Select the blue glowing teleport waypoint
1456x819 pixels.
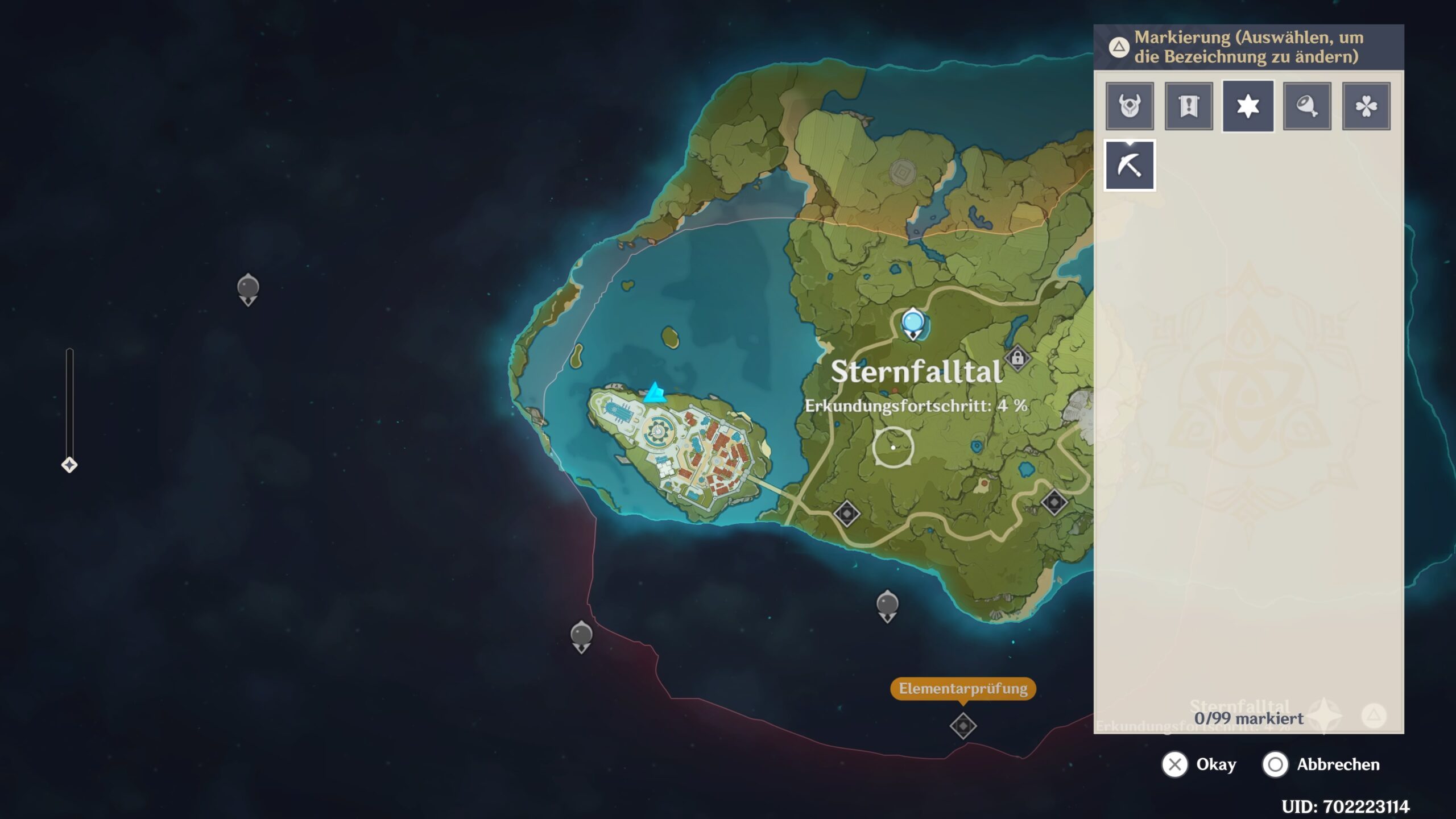(913, 322)
